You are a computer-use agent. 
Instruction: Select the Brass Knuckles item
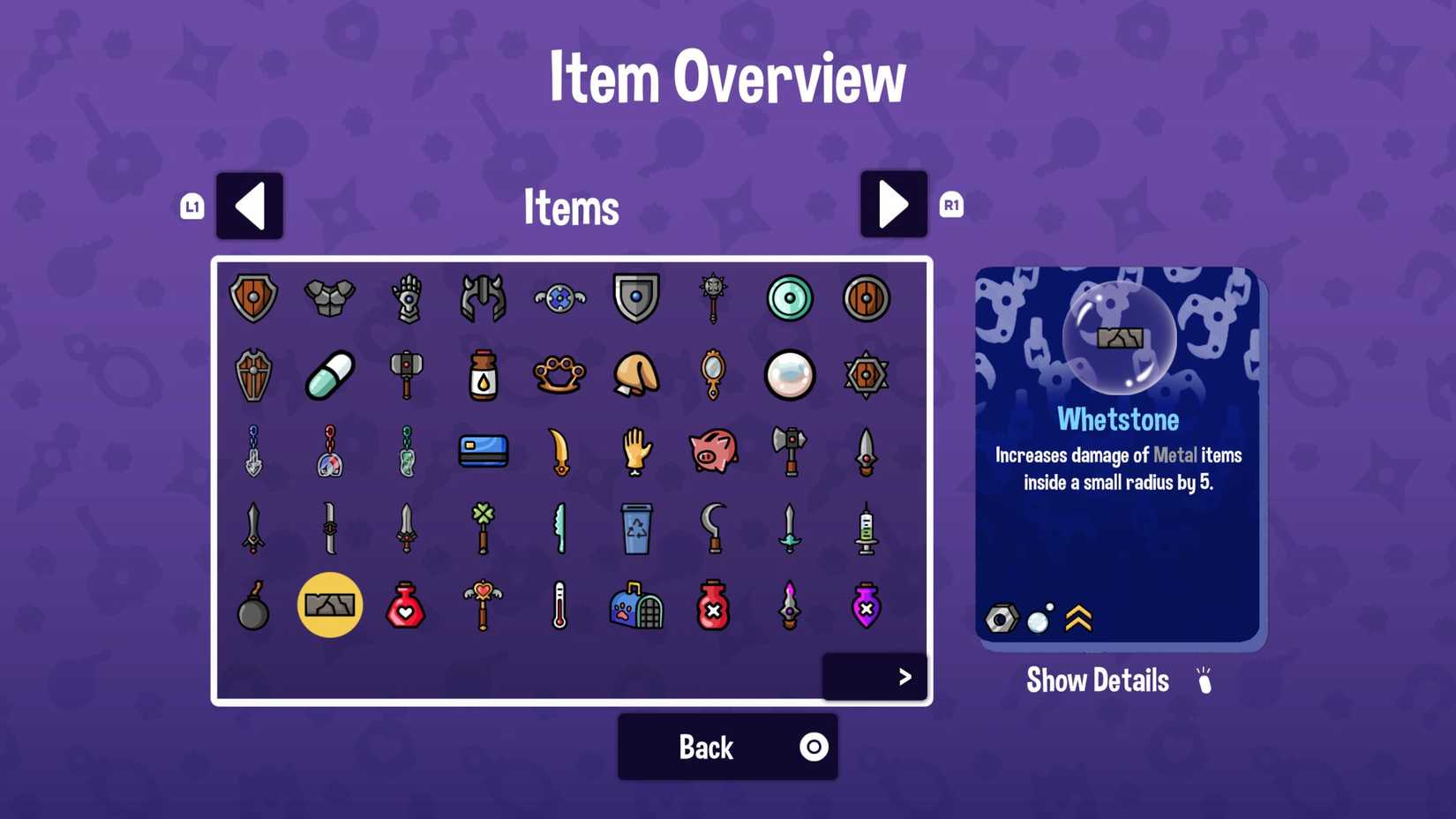point(559,374)
